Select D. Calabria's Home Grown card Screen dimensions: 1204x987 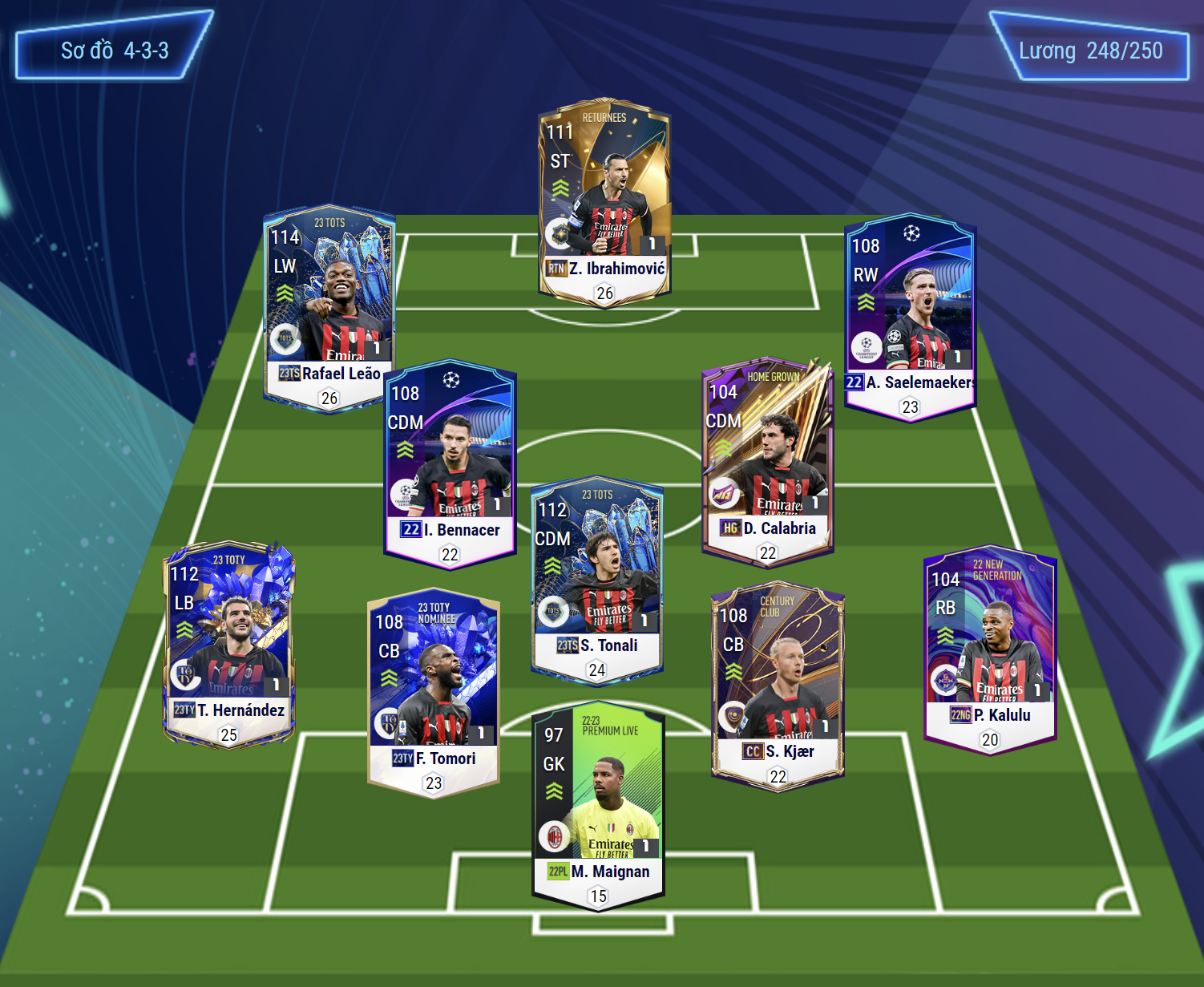(767, 460)
